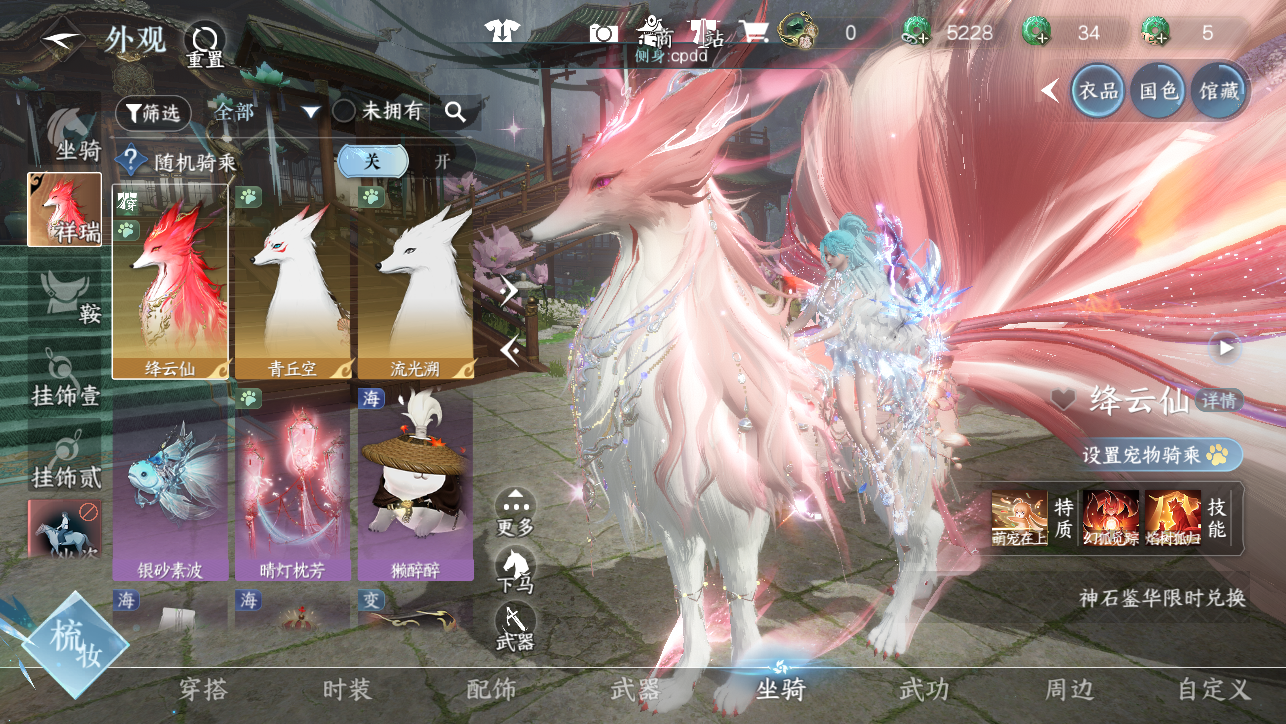The image size is (1286, 724).
Task: Dismount with the 下马 button
Action: (515, 569)
